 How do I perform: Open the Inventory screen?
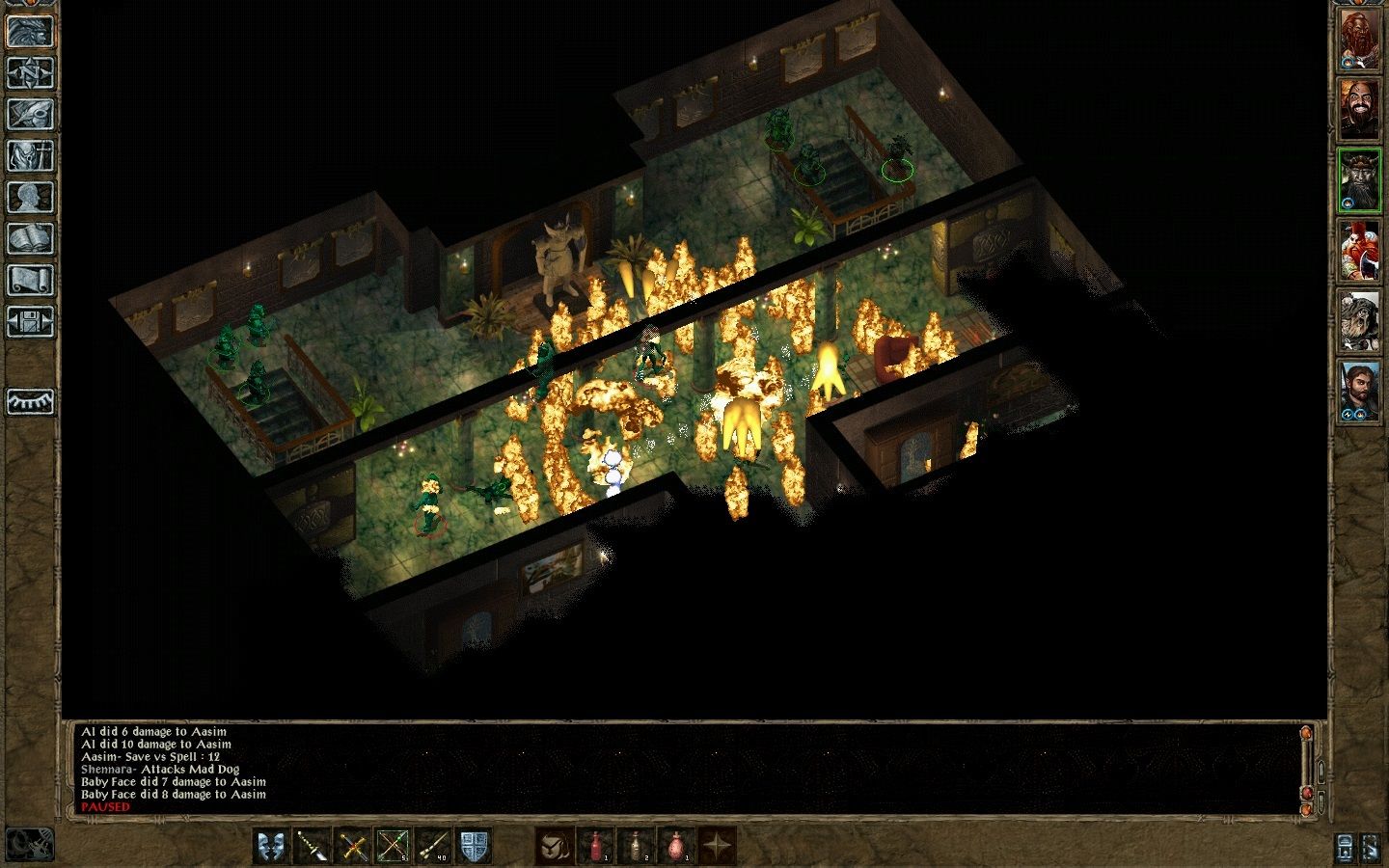tap(31, 156)
